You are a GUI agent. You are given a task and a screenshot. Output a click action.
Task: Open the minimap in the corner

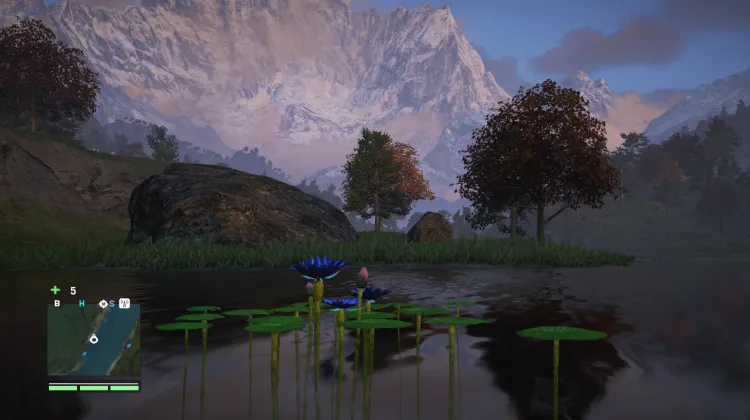click(x=94, y=340)
